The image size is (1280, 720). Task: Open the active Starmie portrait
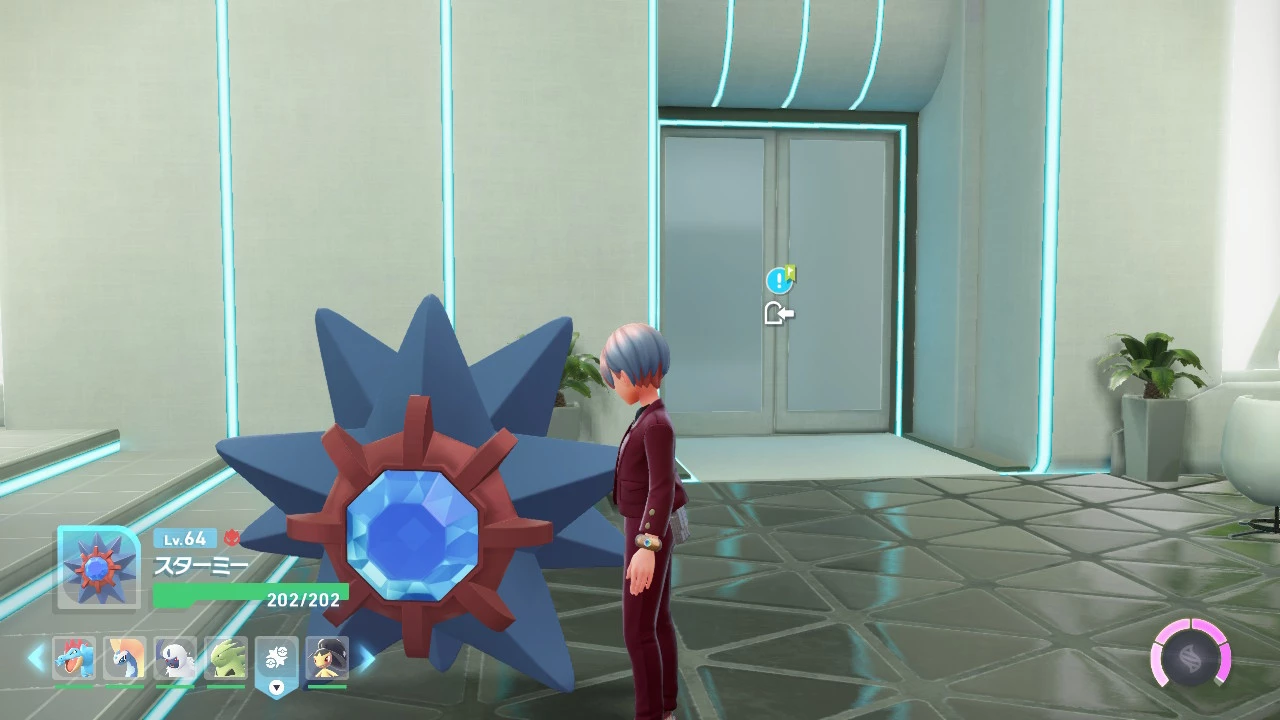(97, 567)
